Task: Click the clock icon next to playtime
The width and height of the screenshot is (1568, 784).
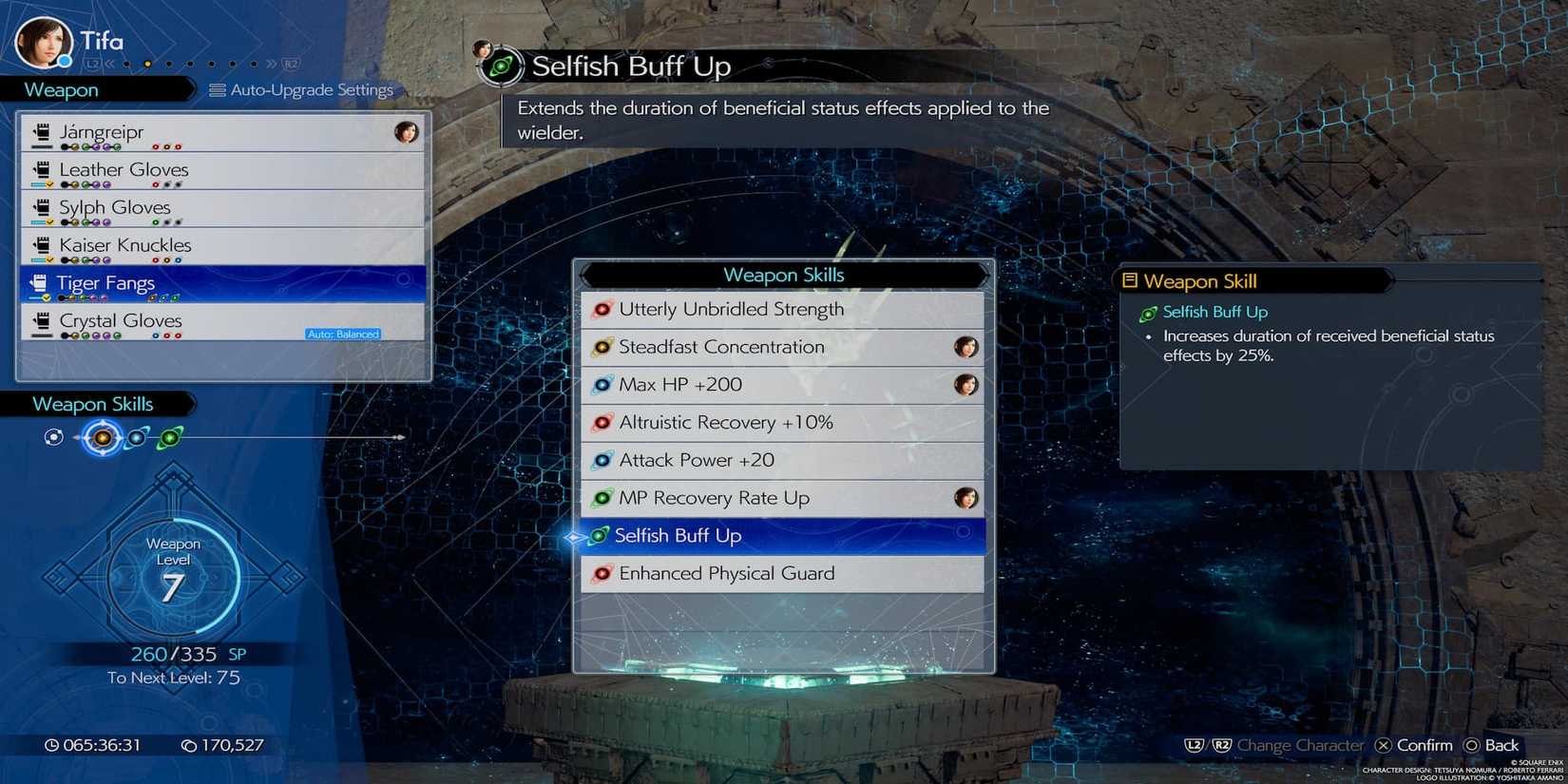Action: [54, 745]
